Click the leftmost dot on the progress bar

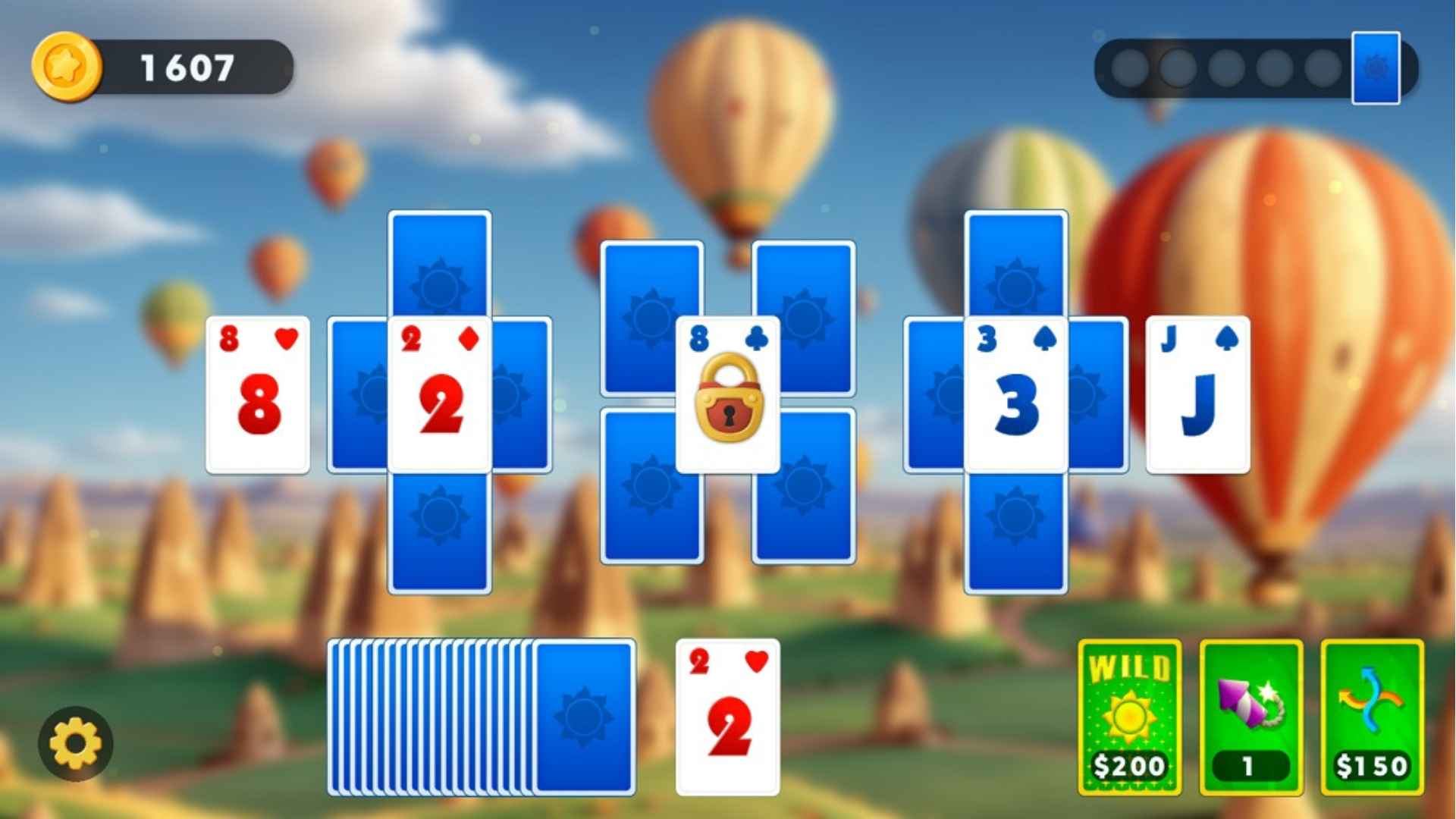click(x=1129, y=67)
